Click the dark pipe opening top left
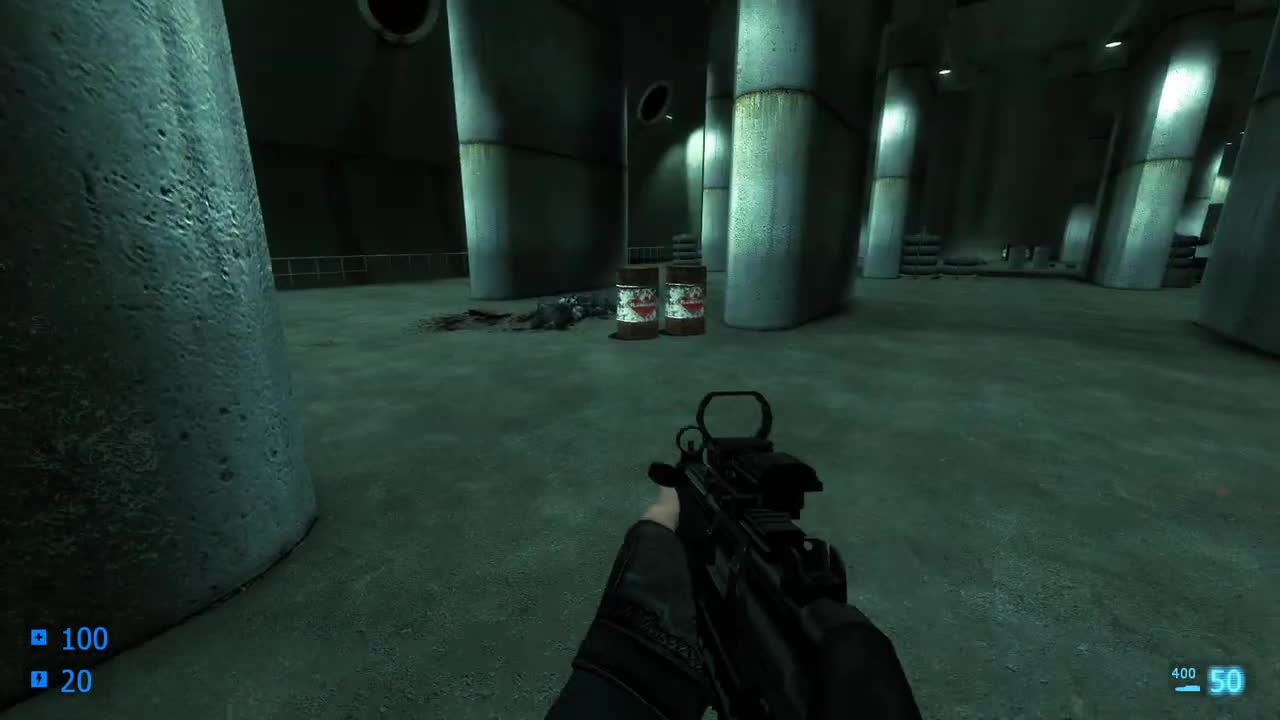This screenshot has height=720, width=1280. point(400,14)
